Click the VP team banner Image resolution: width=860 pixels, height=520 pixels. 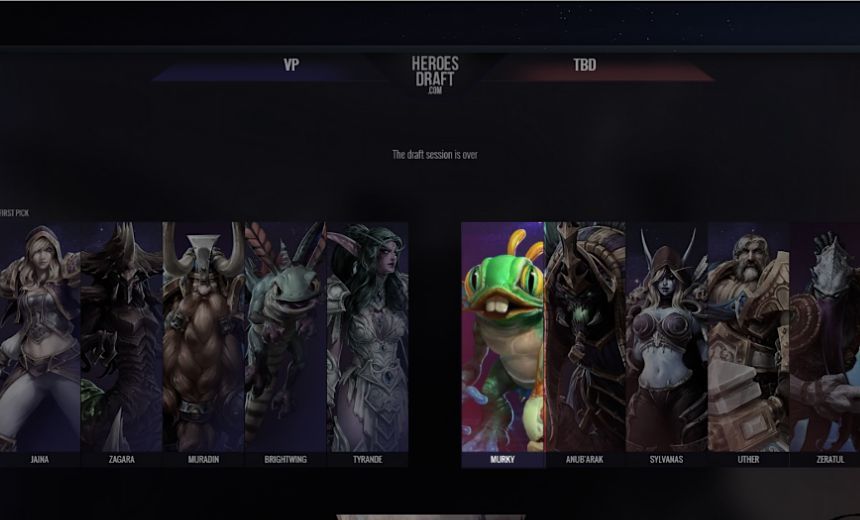[x=291, y=66]
